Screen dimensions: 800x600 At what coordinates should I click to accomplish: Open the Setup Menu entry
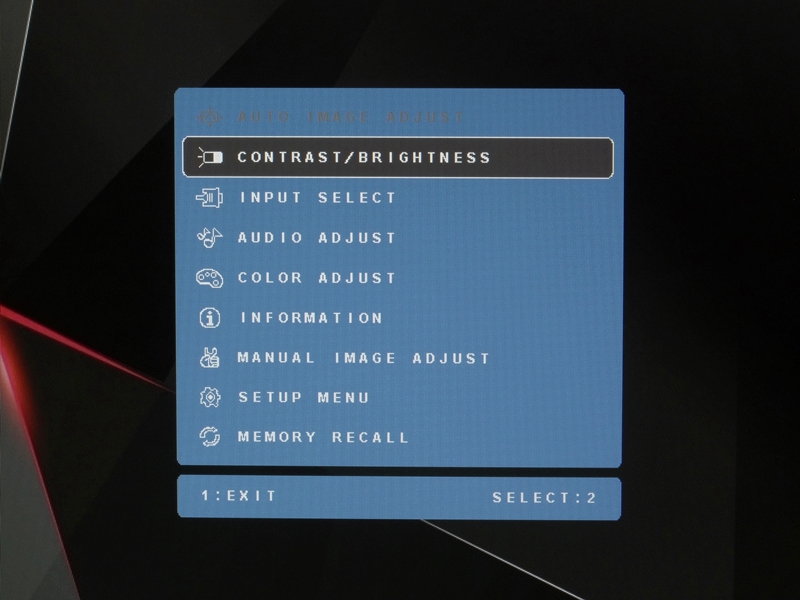(x=304, y=398)
